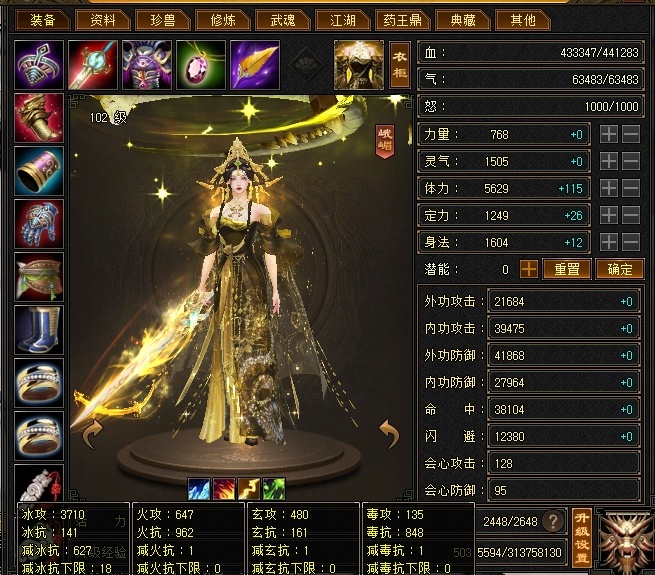Screen dimensions: 655x575
Task: Open the 其他 tab
Action: click(523, 20)
